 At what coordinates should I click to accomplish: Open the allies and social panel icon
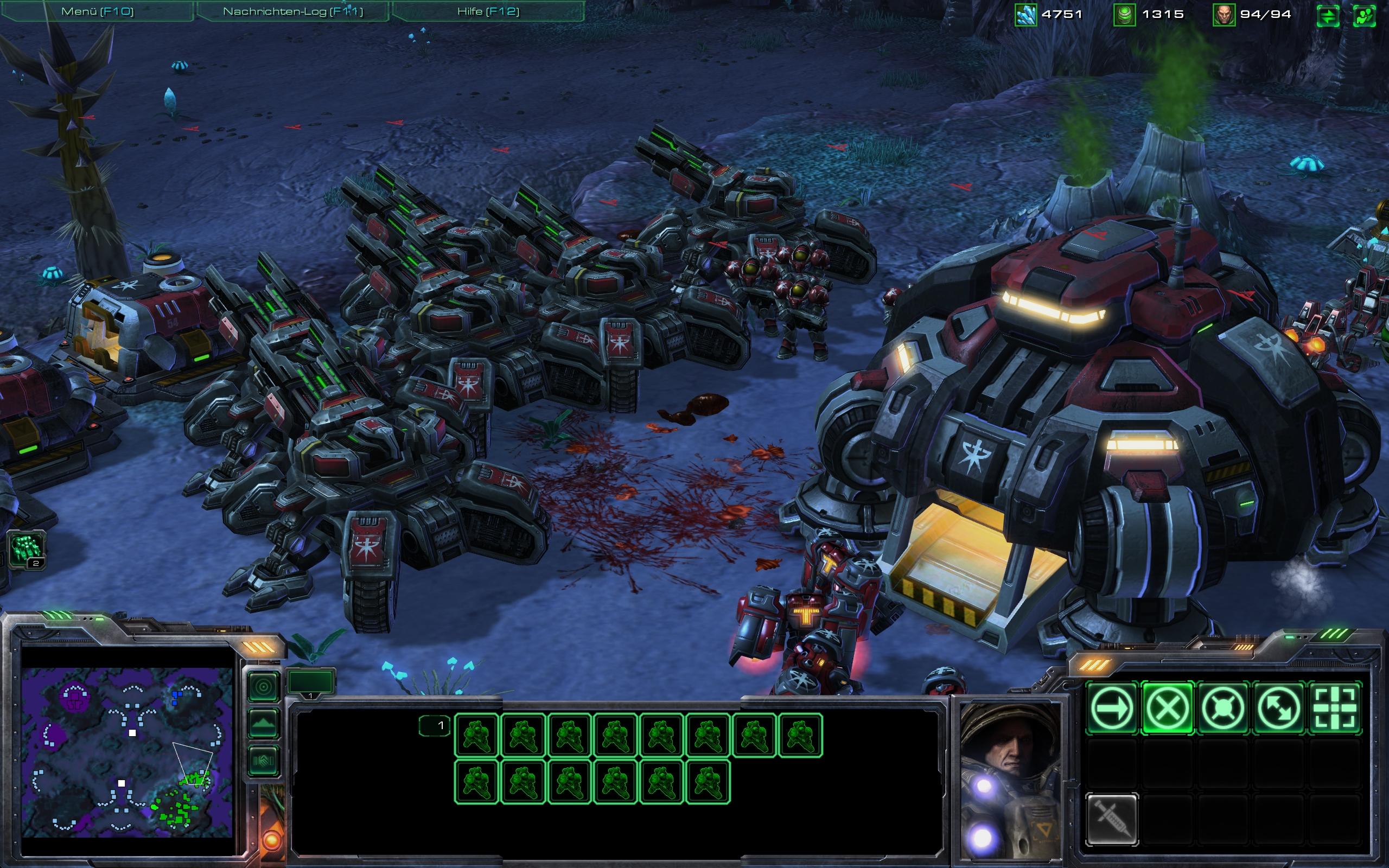[x=1365, y=16]
